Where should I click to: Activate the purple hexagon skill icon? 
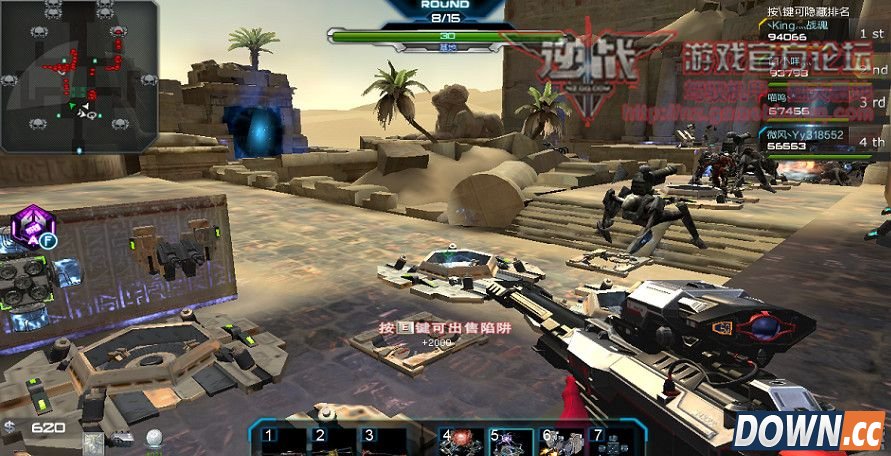tap(32, 226)
